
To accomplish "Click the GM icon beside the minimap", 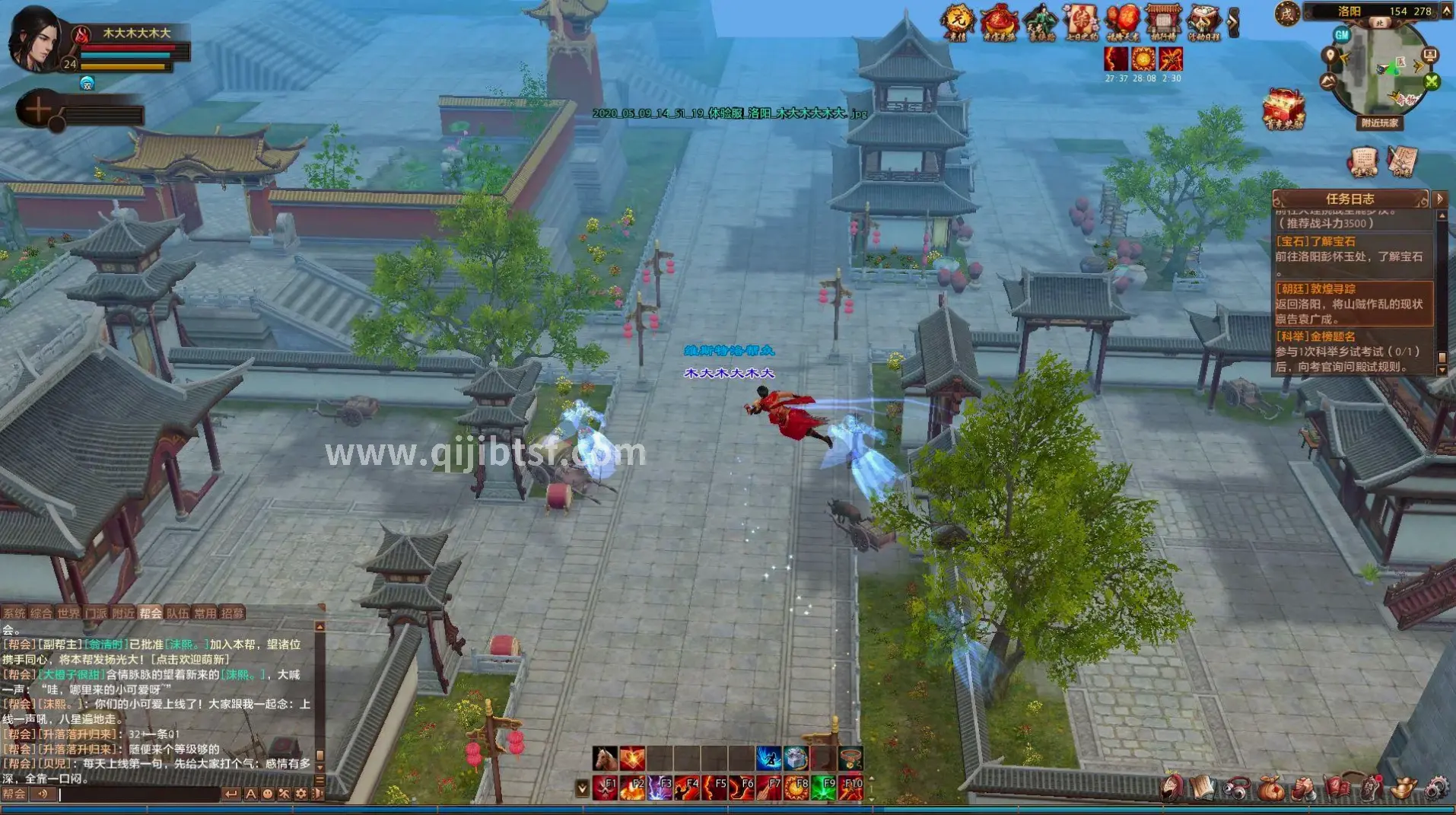I will 1342,36.
